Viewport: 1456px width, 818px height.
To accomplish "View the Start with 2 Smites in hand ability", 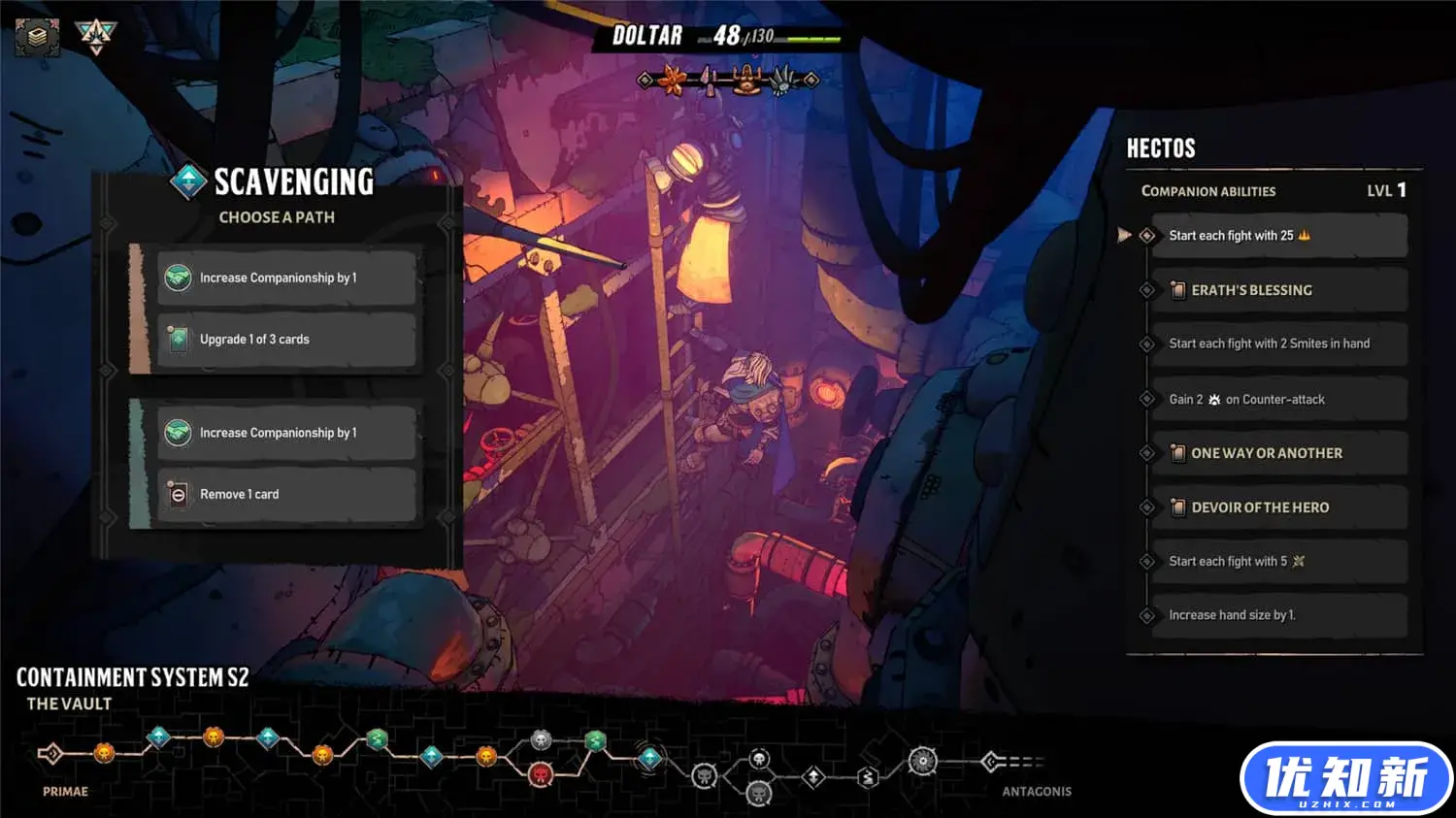I will coord(1278,344).
